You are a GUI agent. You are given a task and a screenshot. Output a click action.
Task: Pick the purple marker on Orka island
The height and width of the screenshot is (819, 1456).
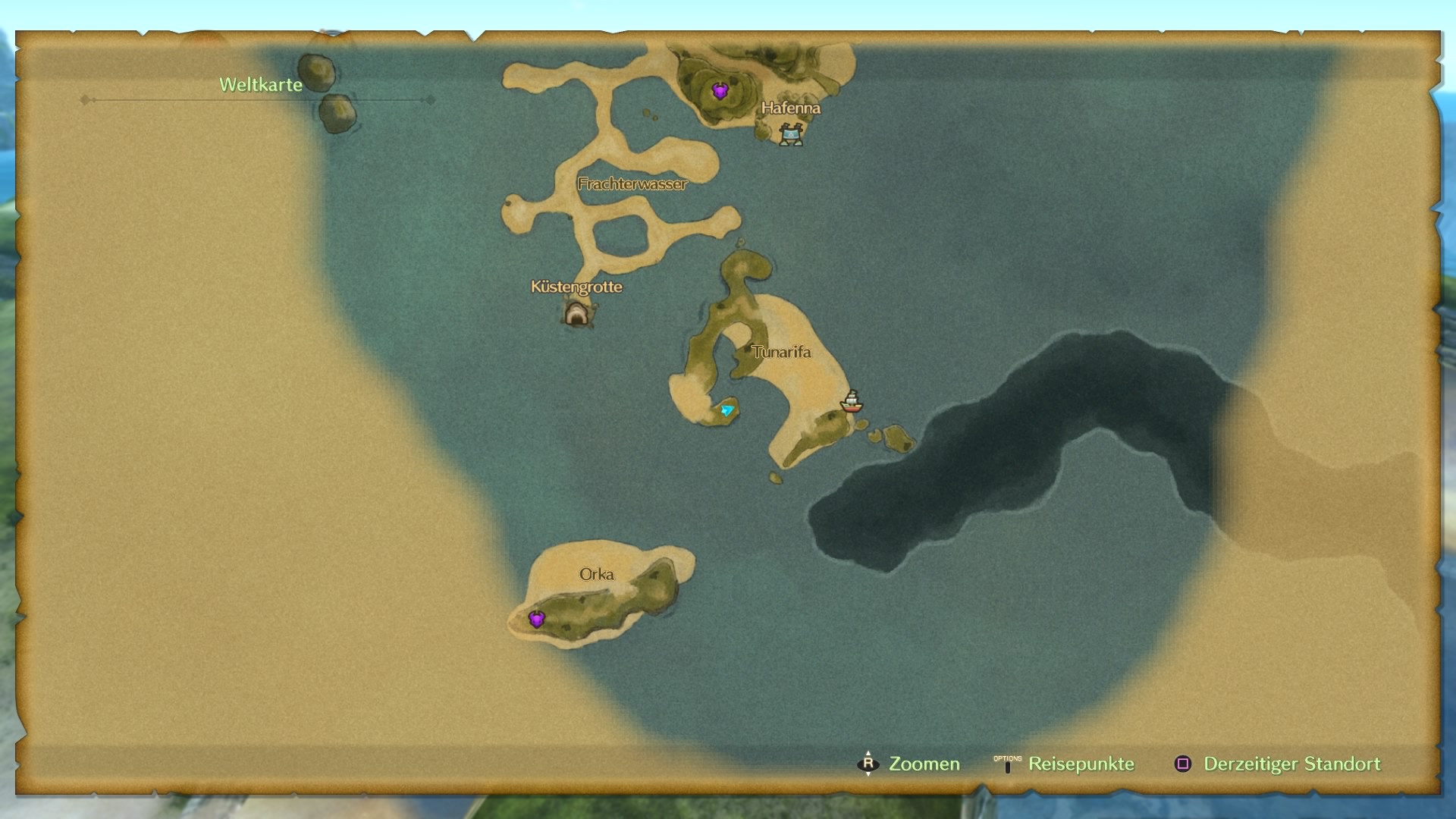tap(537, 620)
